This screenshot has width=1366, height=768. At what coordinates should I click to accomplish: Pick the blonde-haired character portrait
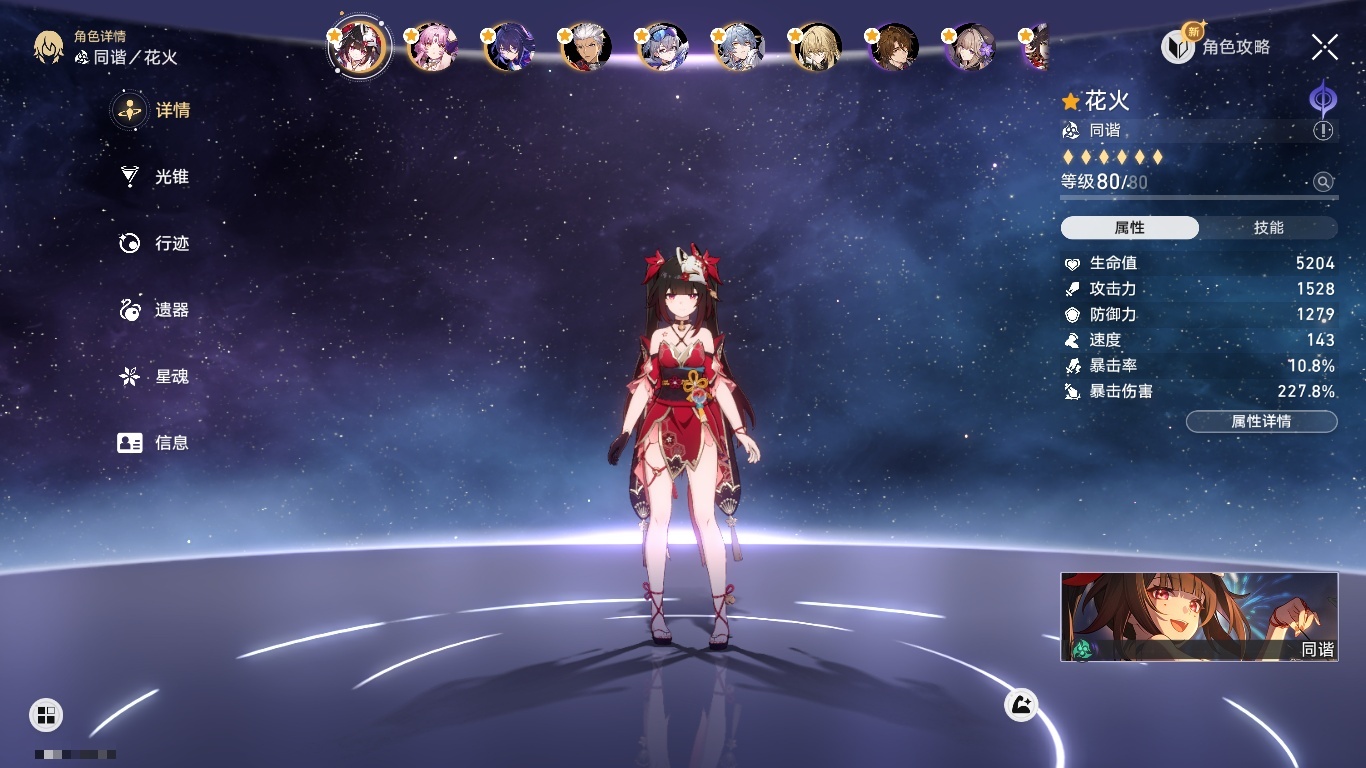817,47
